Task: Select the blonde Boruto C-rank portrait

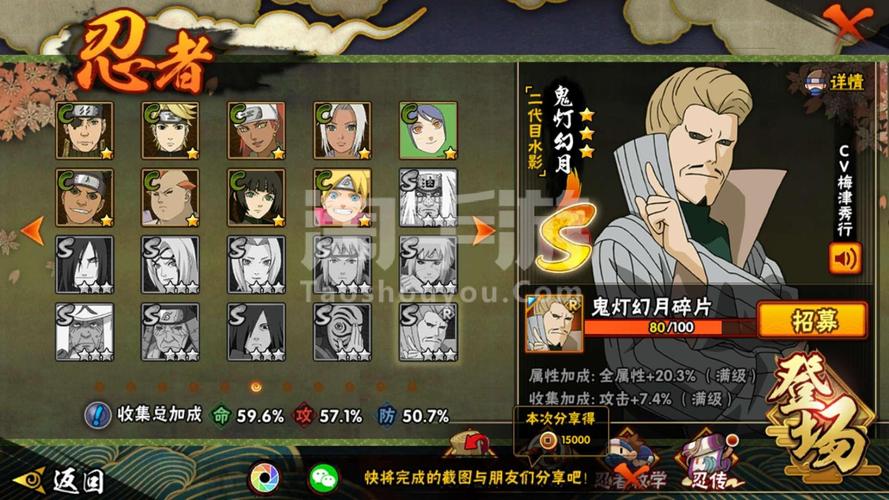Action: coord(343,197)
